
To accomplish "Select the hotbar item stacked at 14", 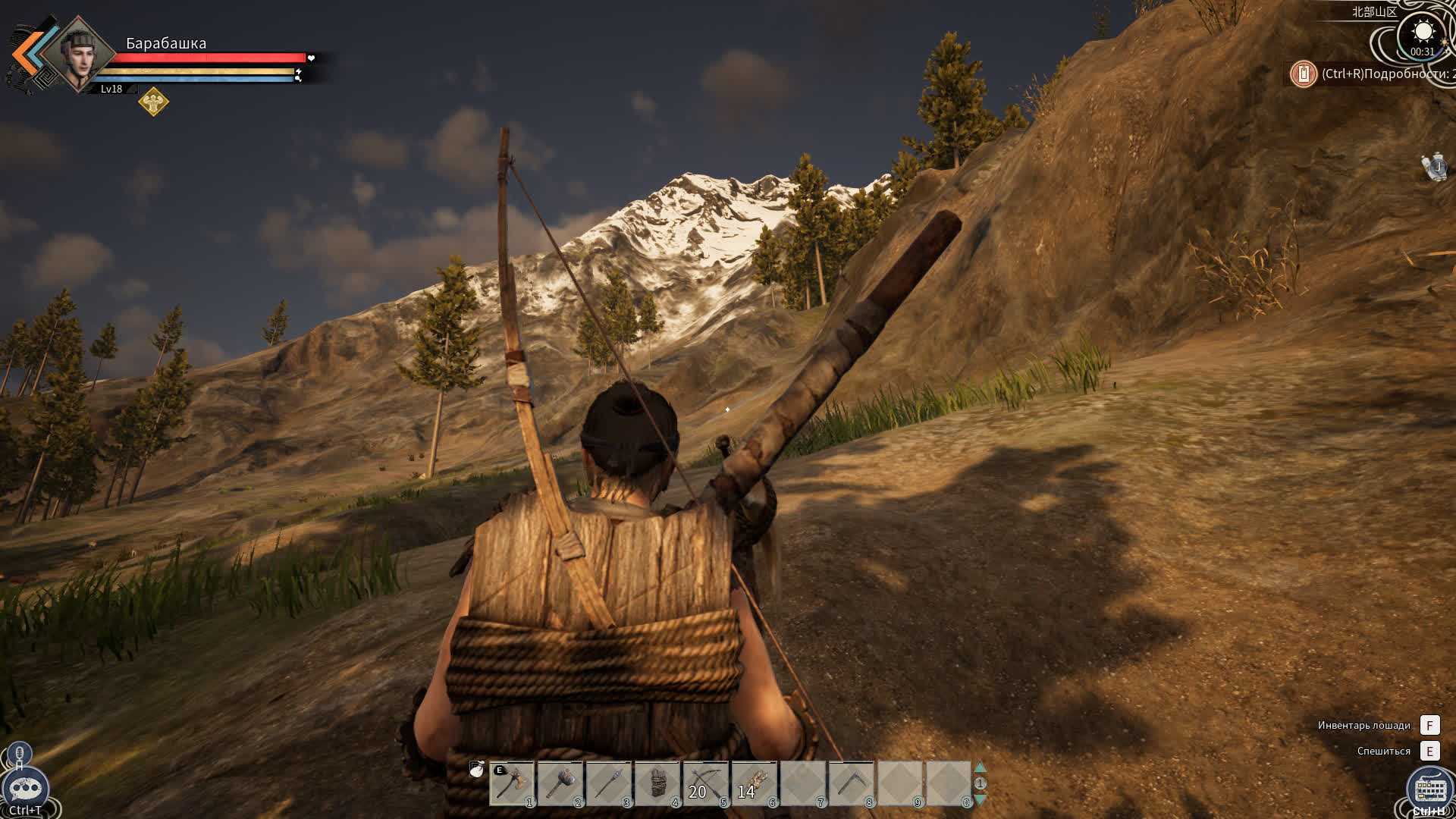I will [754, 784].
